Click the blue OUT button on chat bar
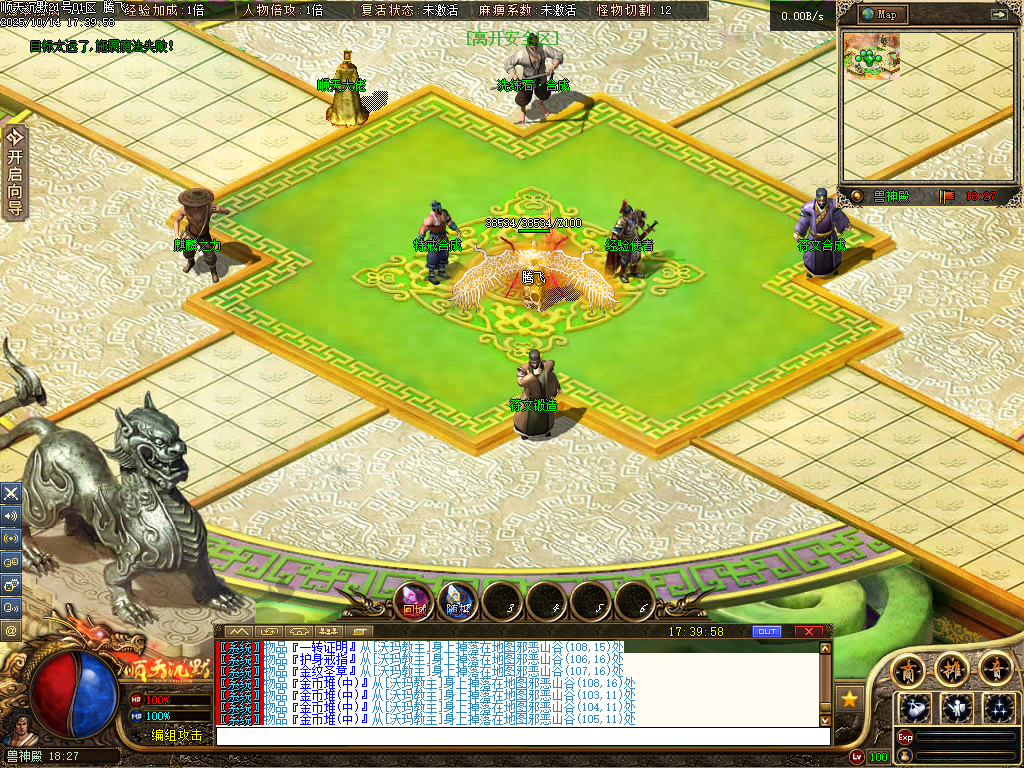1024x768 pixels. tap(766, 631)
